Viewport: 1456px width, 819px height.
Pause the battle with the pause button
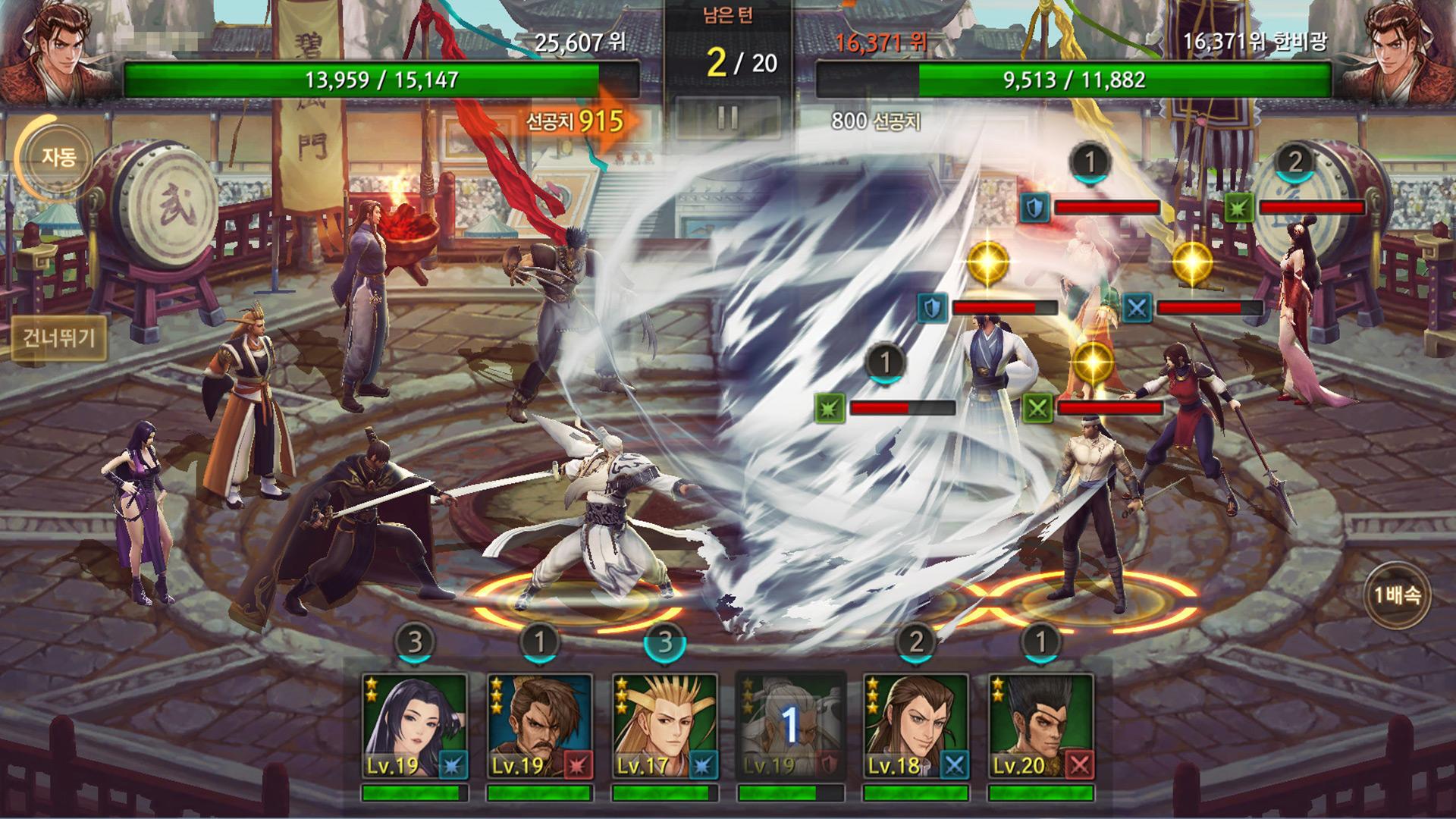point(727,118)
